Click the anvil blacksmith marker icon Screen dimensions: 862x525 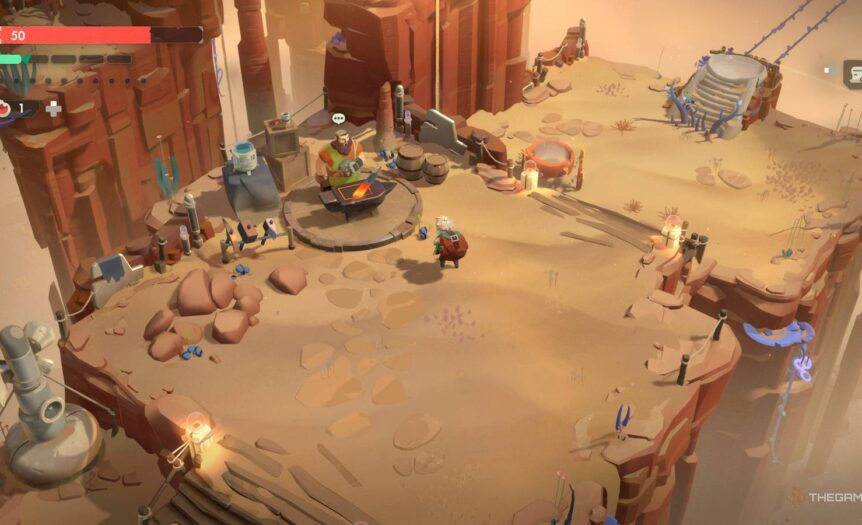coord(851,72)
